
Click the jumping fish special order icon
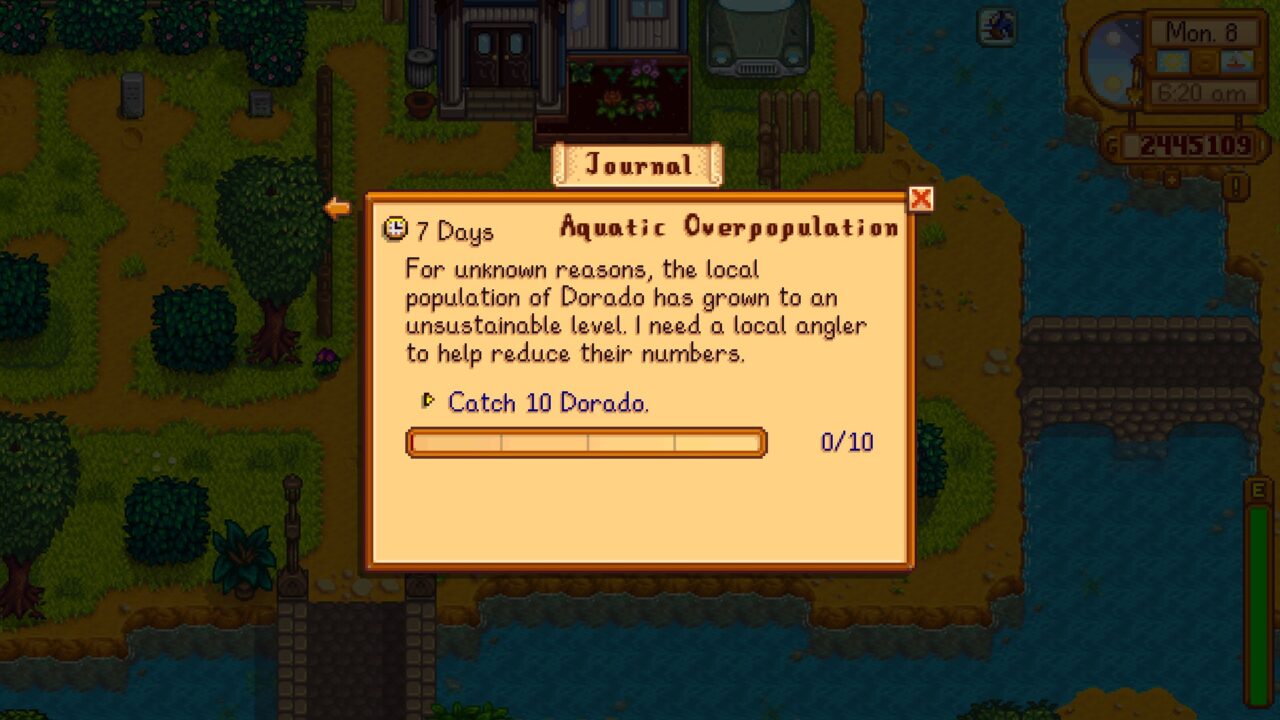(997, 27)
